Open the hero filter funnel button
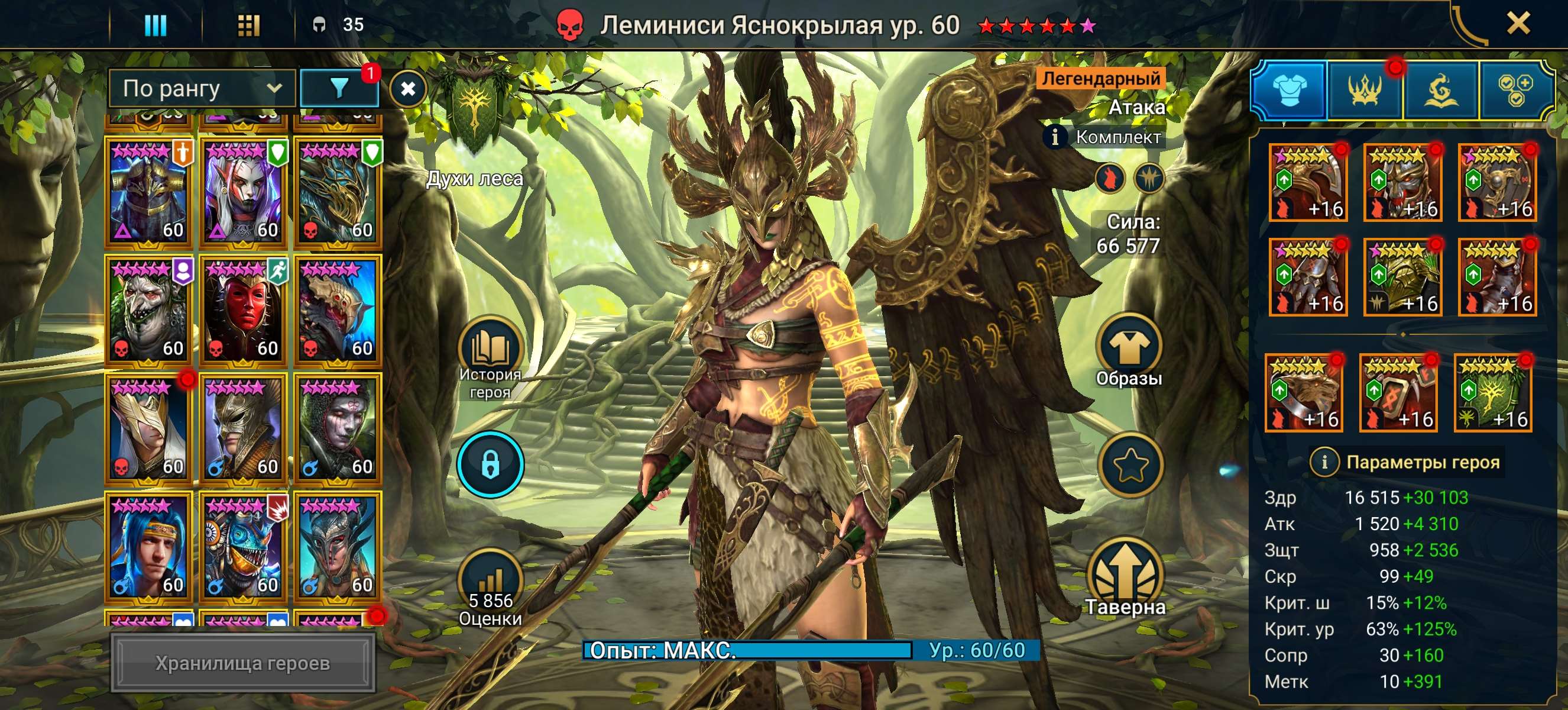 click(x=339, y=89)
